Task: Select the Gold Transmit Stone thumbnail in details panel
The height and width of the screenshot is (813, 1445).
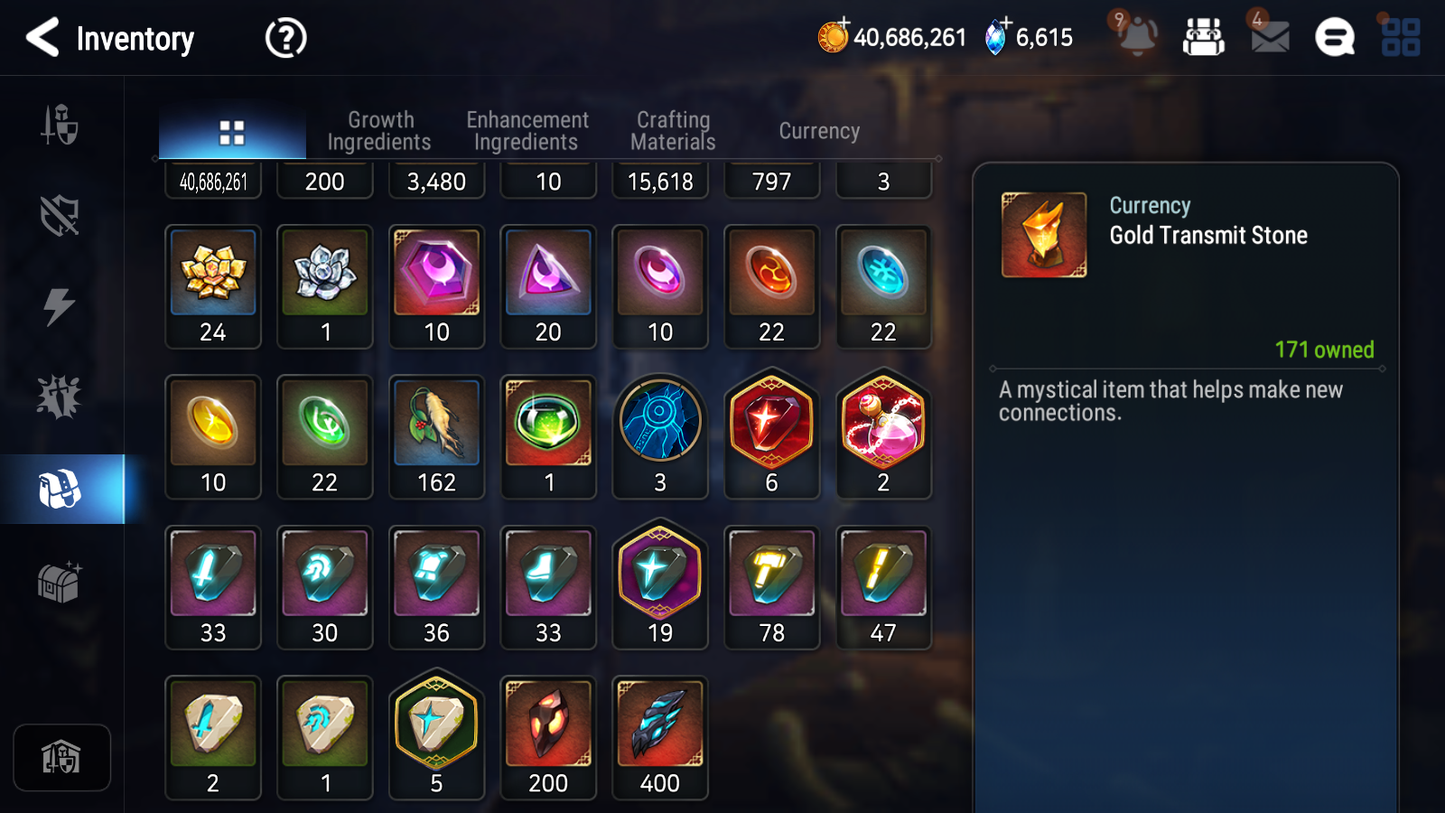Action: click(x=1043, y=234)
